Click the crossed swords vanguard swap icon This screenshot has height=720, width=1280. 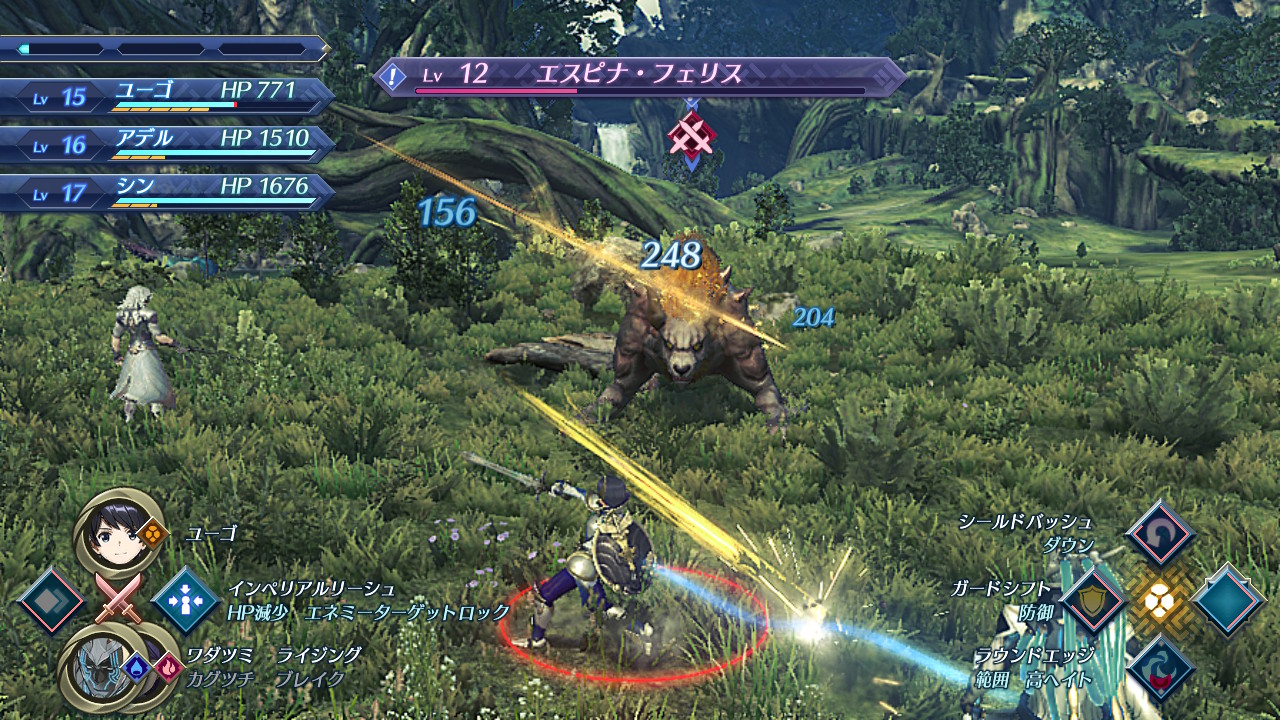[x=117, y=599]
